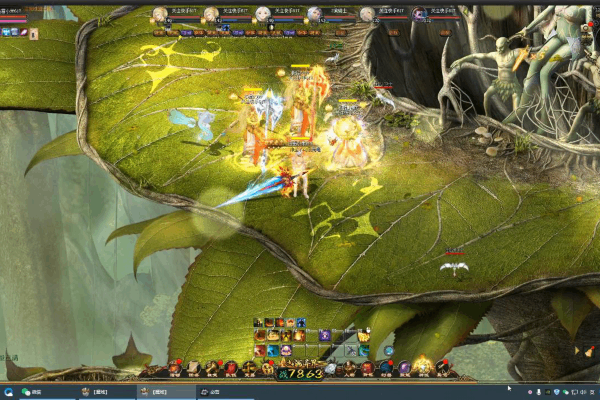Open the 设置 settings window from the taskbar
Screen dimensions: 600x400
(x=211, y=391)
